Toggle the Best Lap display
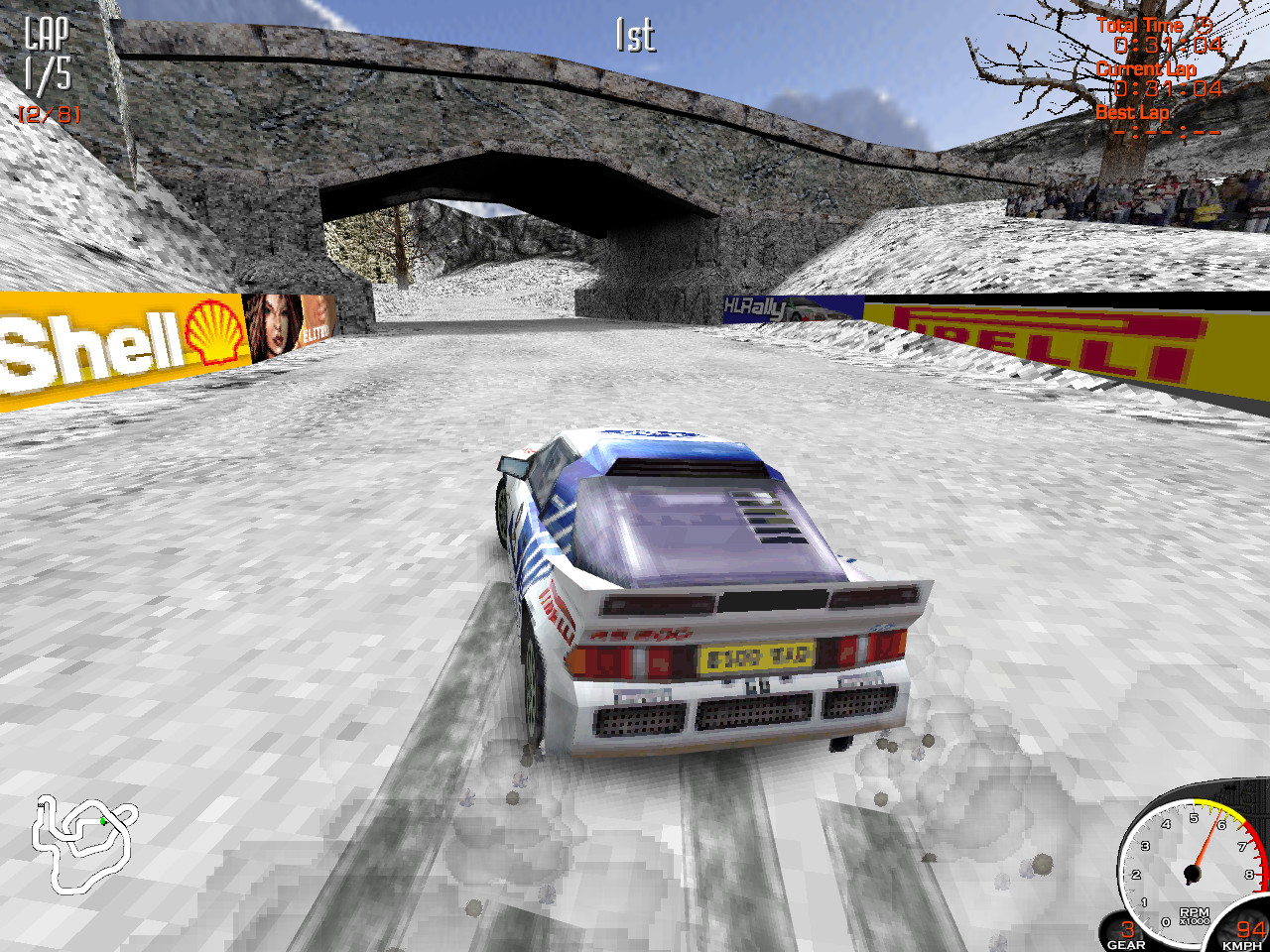This screenshot has height=952, width=1270. (x=1132, y=112)
